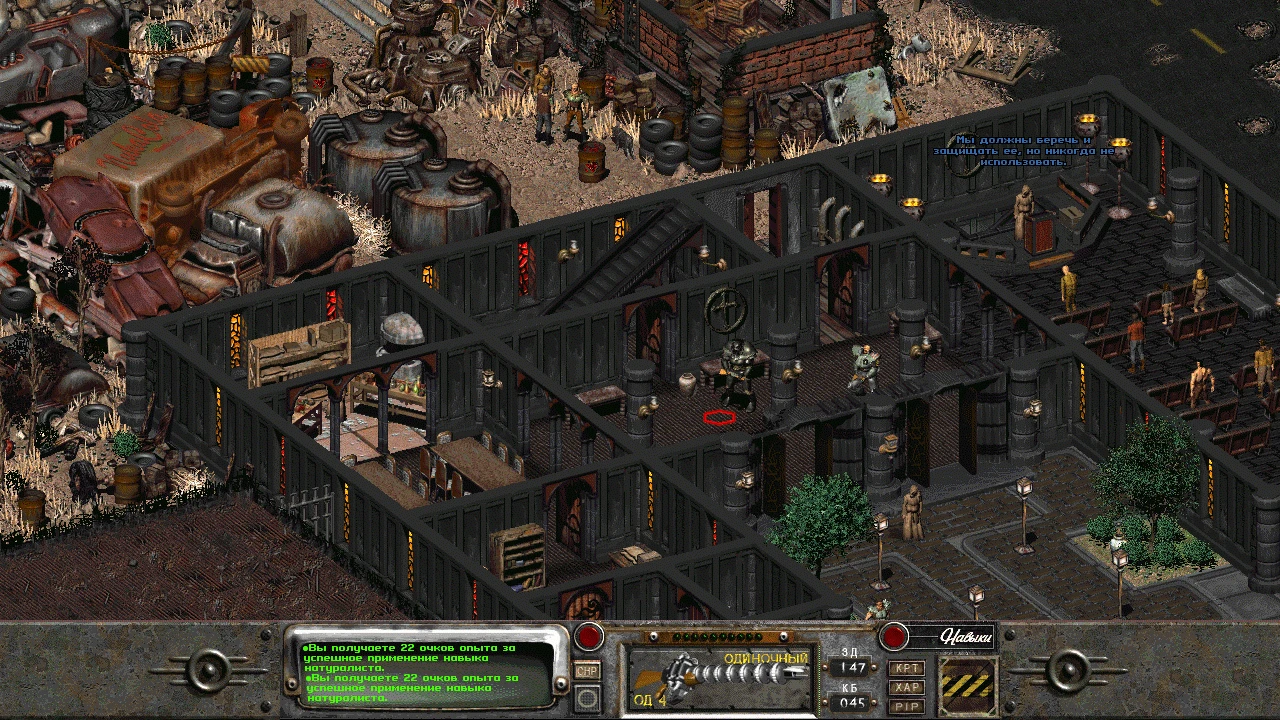Click the yellow-striped hazard panel on the HUD
The width and height of the screenshot is (1280, 720).
tap(968, 684)
